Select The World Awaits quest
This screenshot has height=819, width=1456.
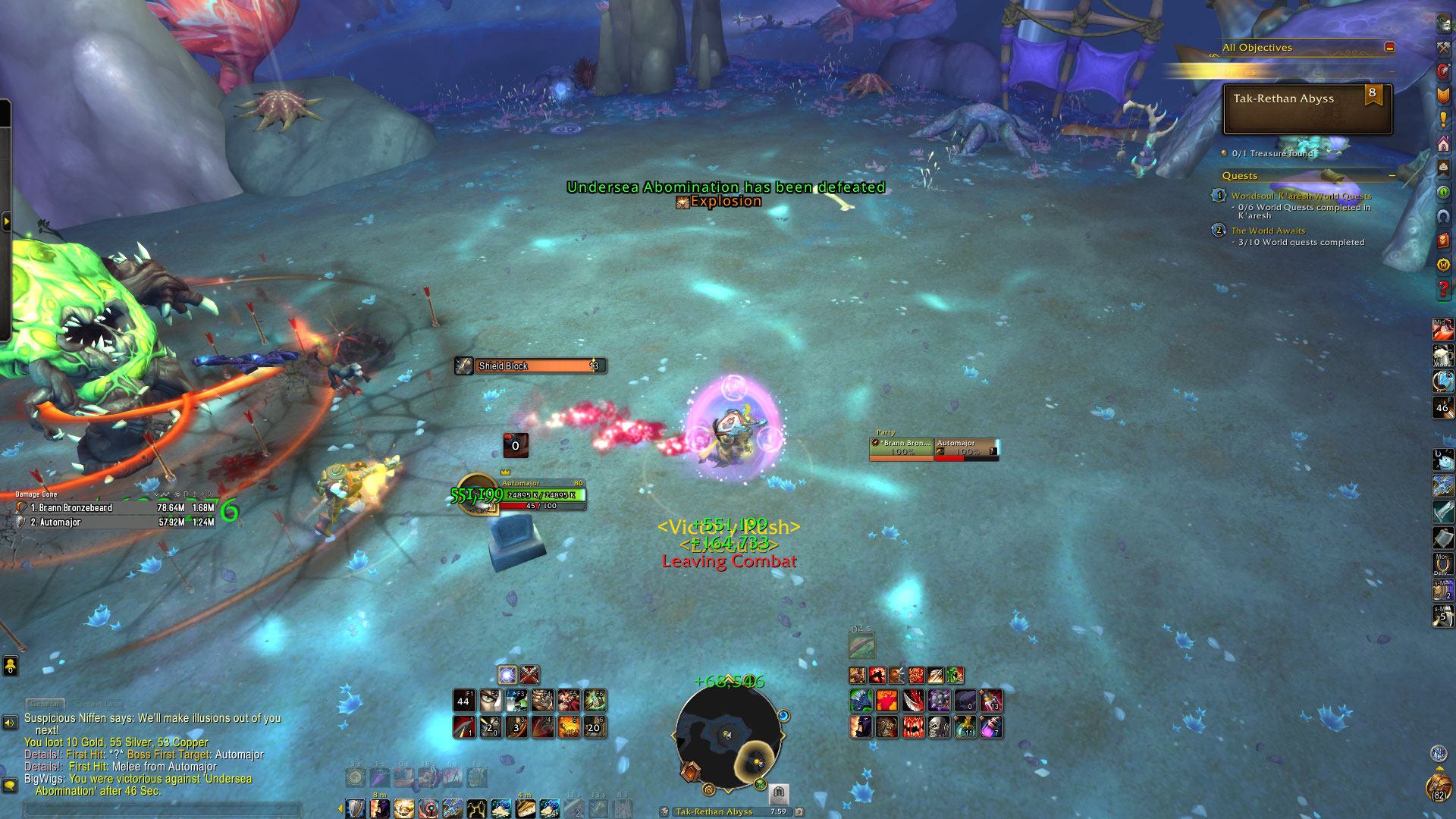(1267, 231)
